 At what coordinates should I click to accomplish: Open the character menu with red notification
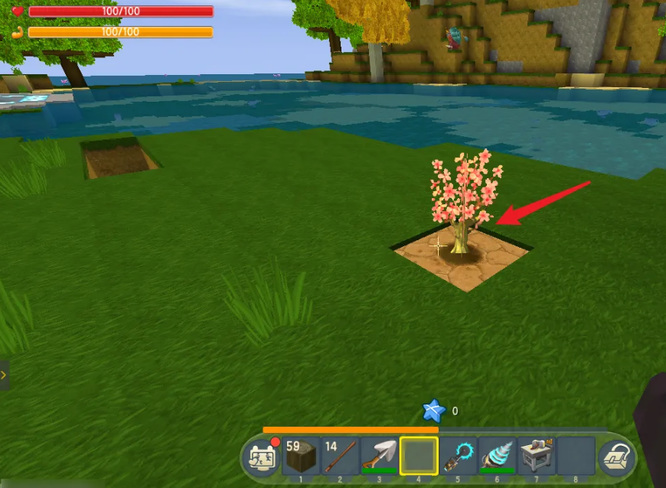click(262, 457)
